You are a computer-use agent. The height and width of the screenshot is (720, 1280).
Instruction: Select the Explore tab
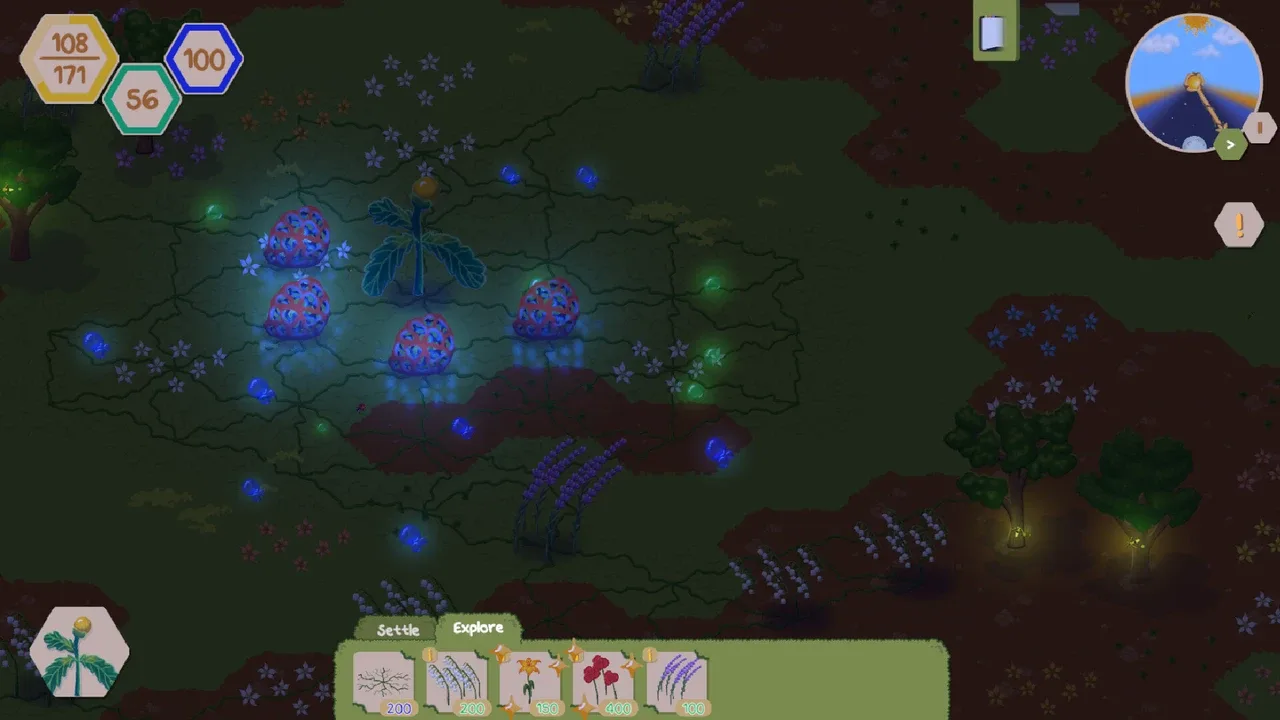click(x=478, y=628)
